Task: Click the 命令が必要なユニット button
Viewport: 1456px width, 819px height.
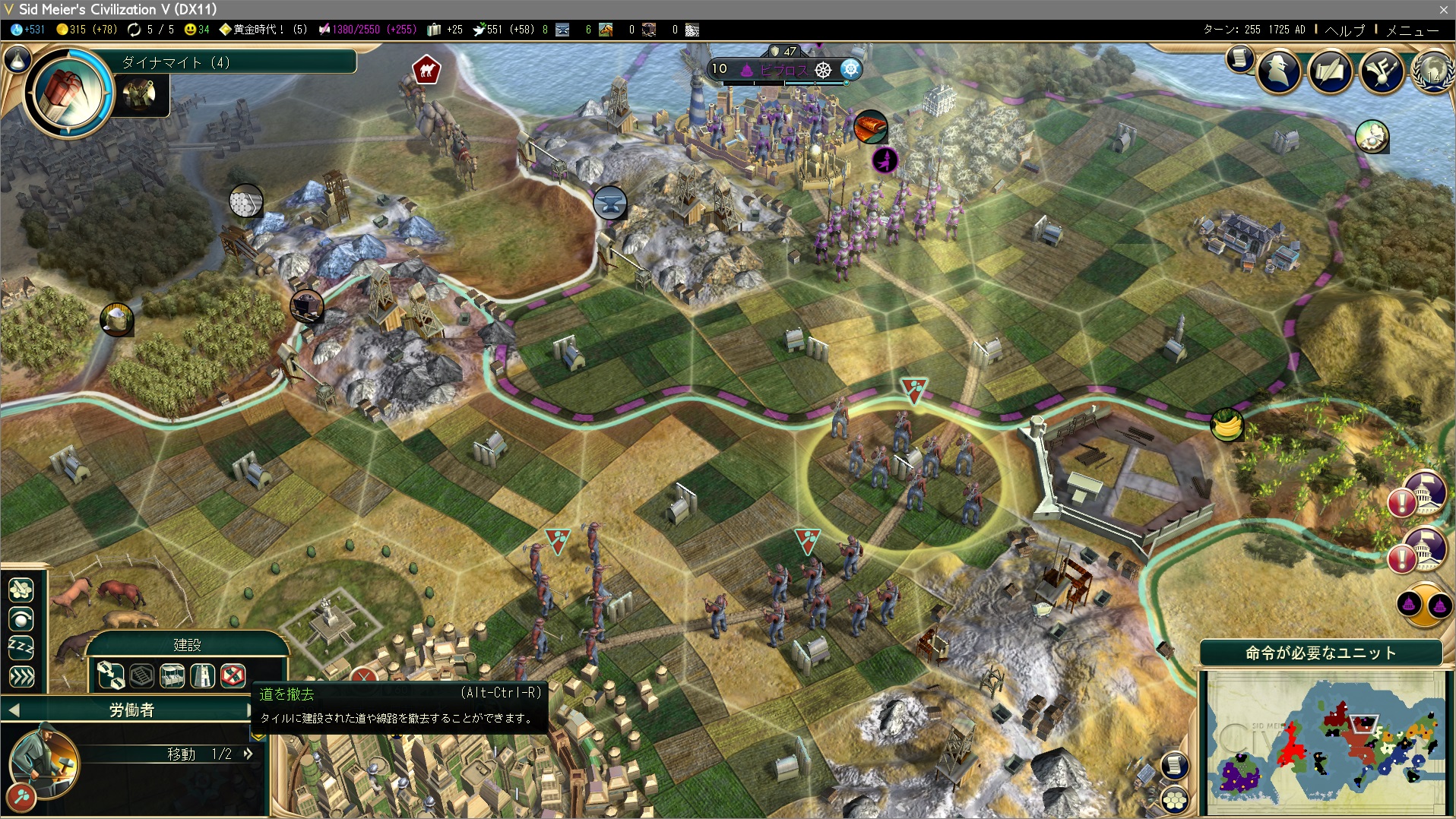Action: click(x=1321, y=653)
